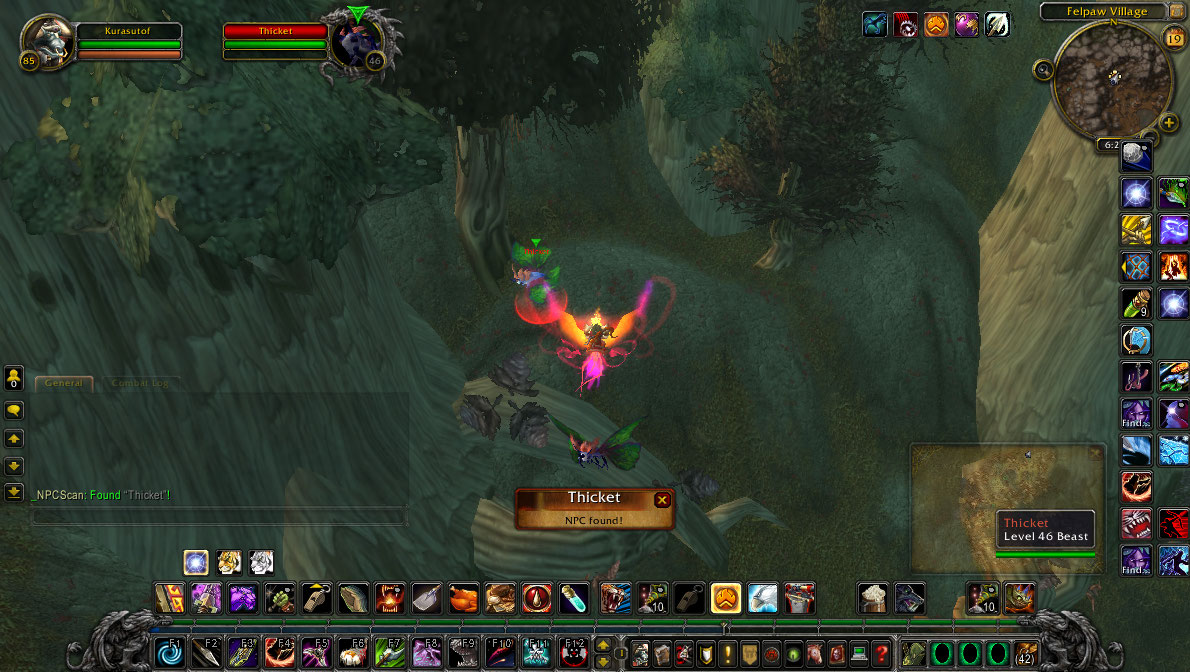Image resolution: width=1190 pixels, height=672 pixels.
Task: Use the roasted chicken food item
Action: click(x=463, y=599)
